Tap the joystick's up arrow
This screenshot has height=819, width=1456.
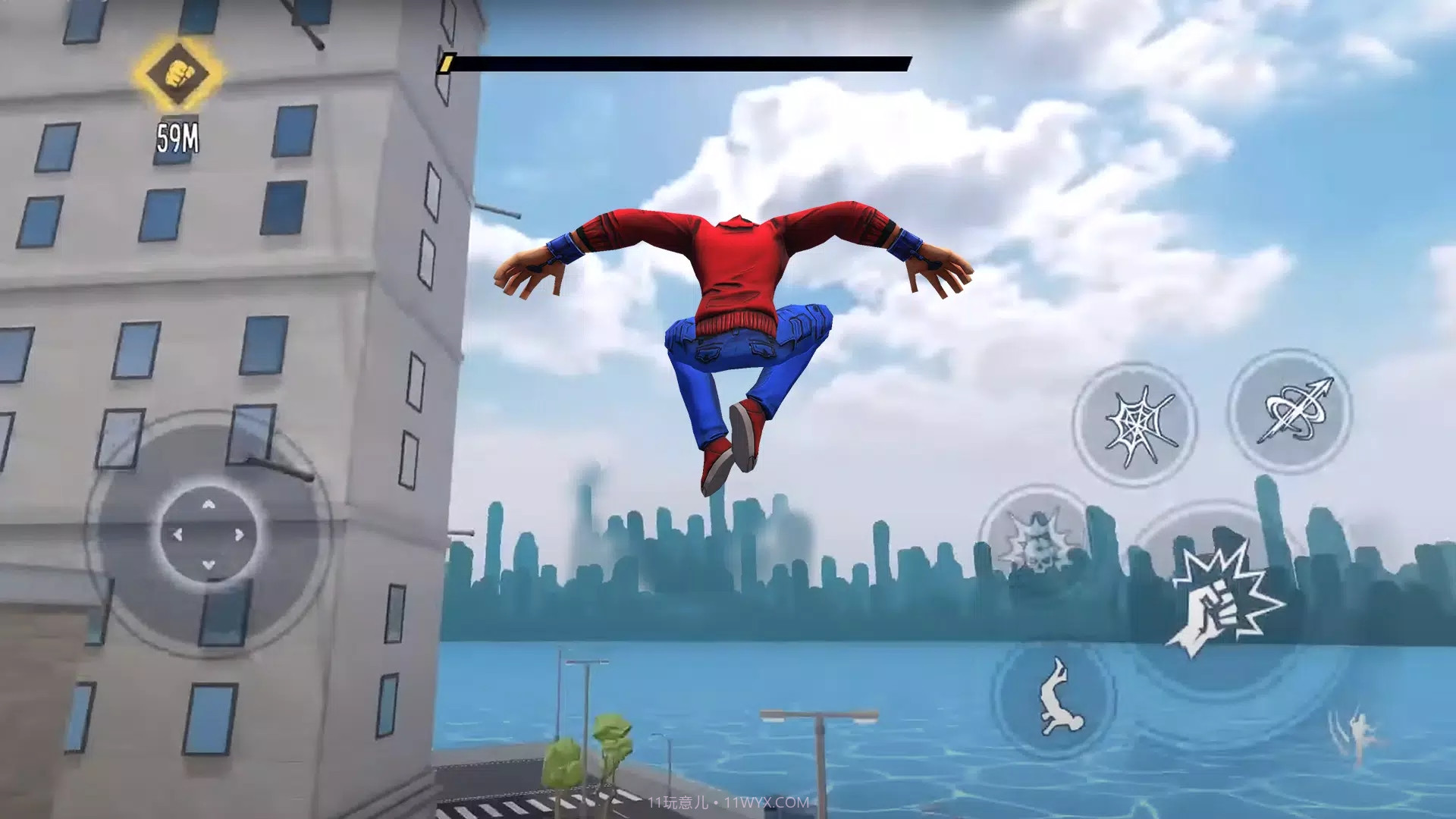(x=209, y=504)
